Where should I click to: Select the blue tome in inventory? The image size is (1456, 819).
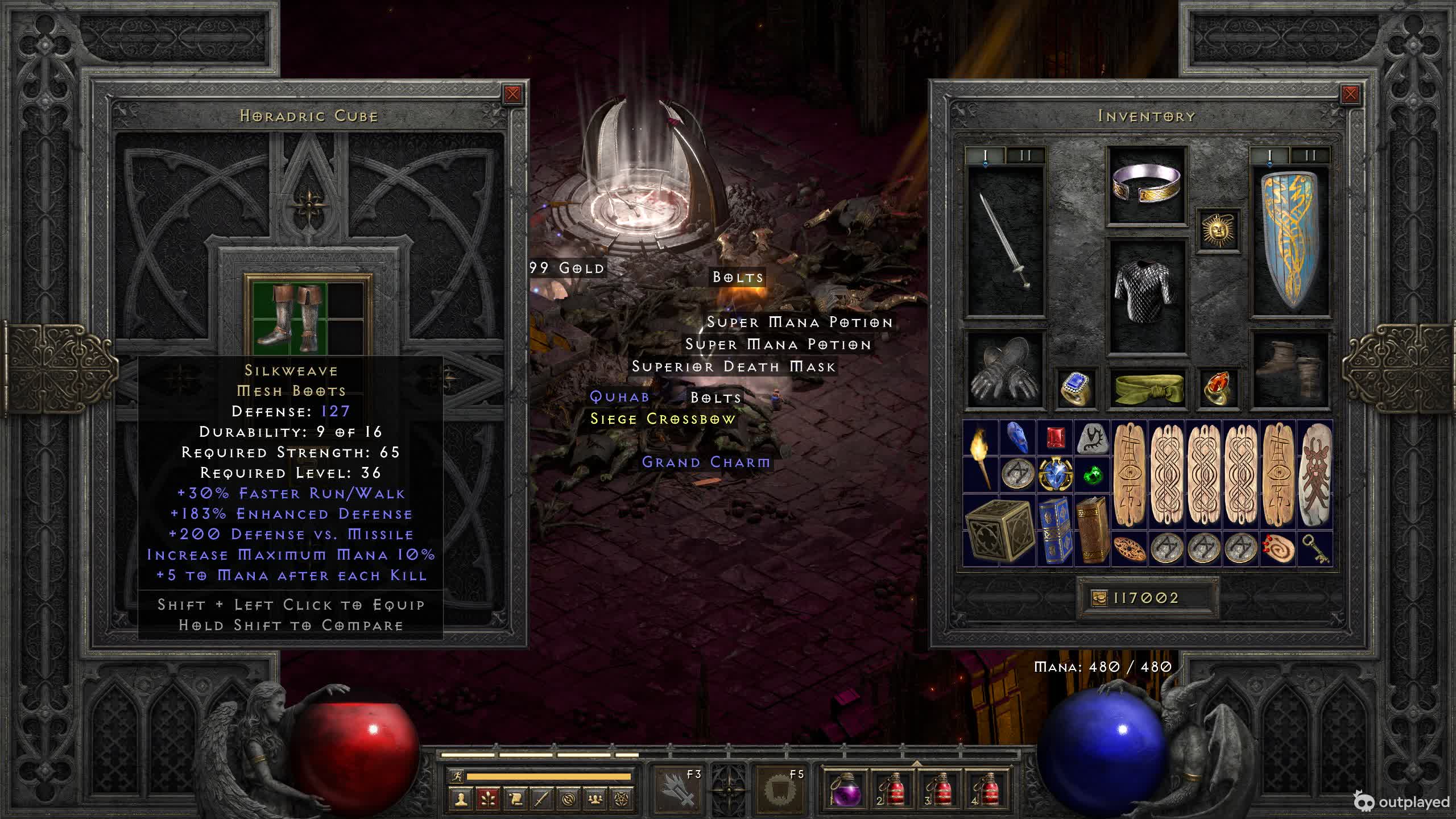[1054, 530]
